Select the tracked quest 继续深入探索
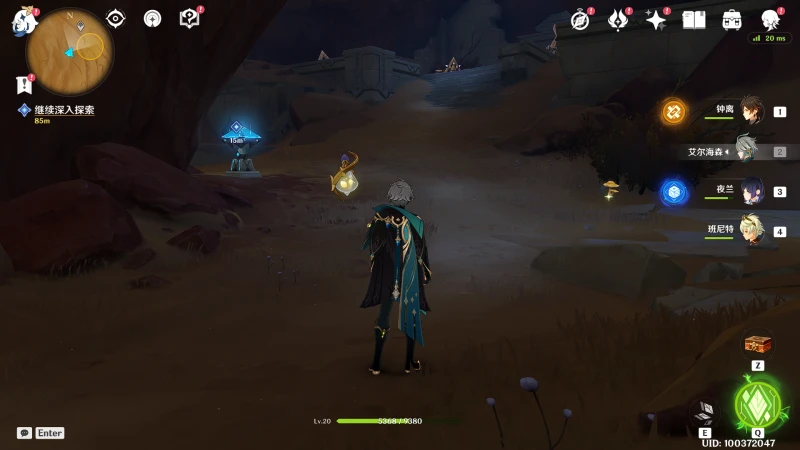The width and height of the screenshot is (800, 450). click(x=64, y=110)
